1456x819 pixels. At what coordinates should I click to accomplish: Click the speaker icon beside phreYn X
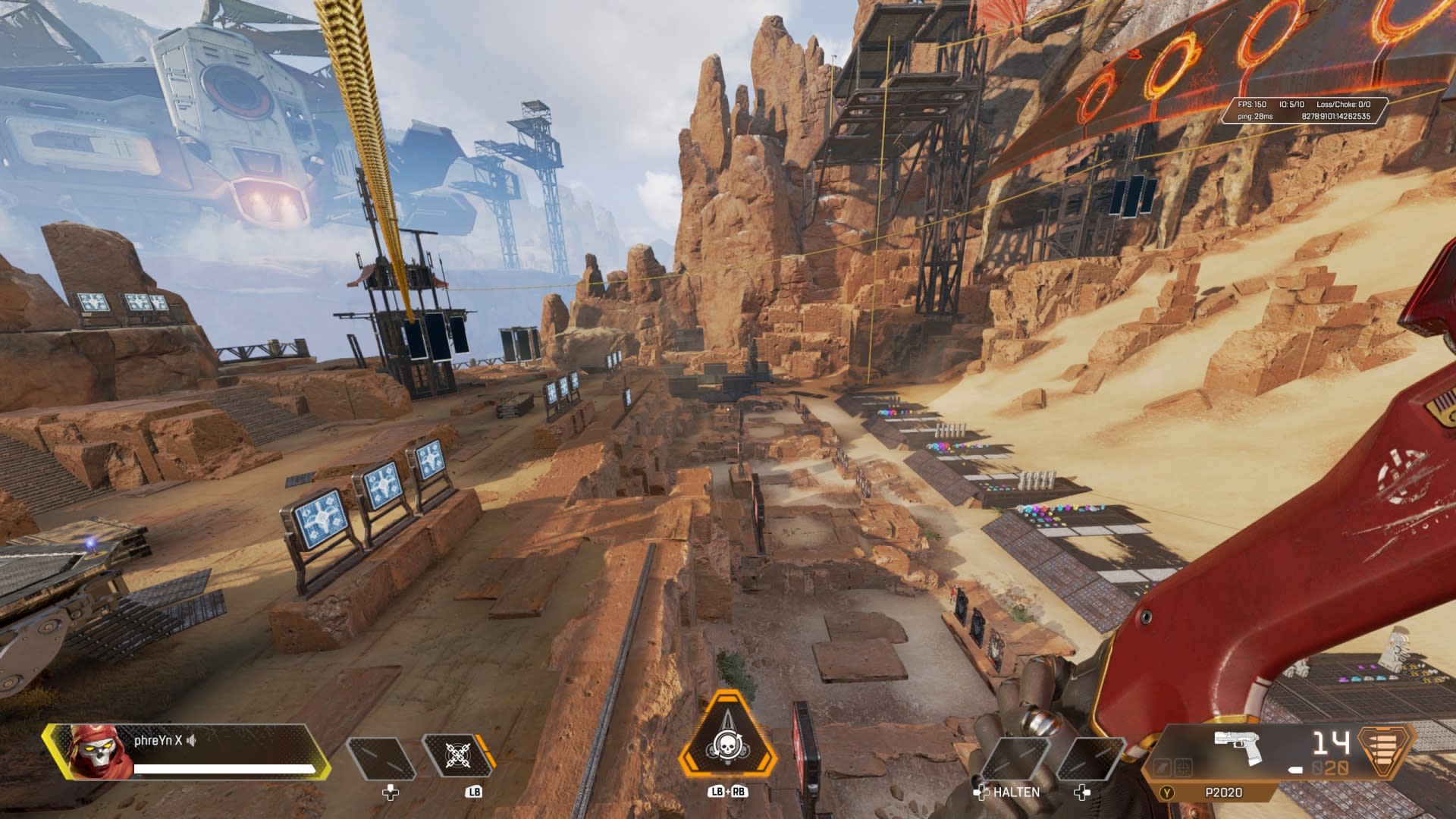[x=192, y=741]
